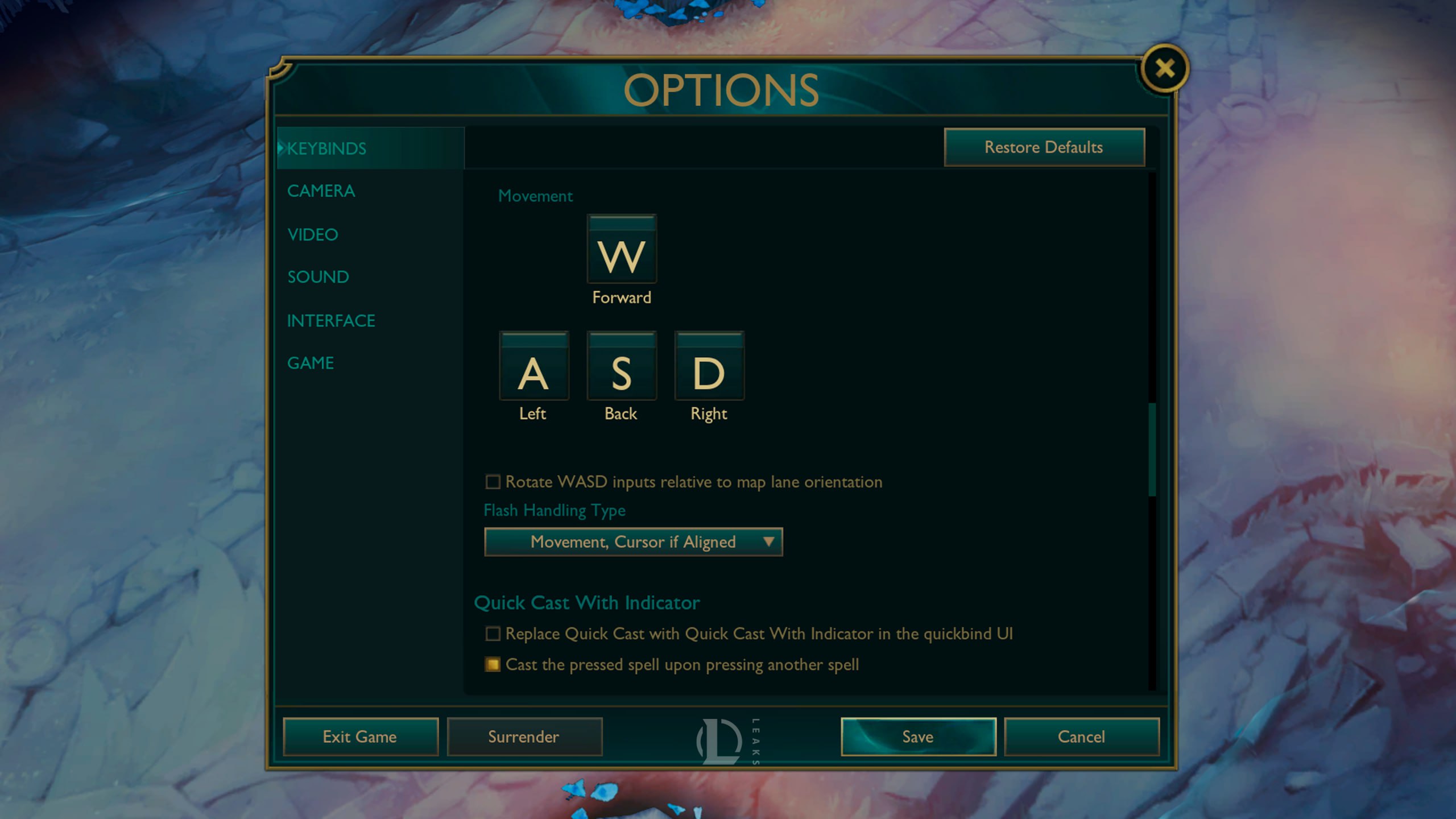Select the Sound settings tab
This screenshot has width=1456, height=819.
point(318,277)
